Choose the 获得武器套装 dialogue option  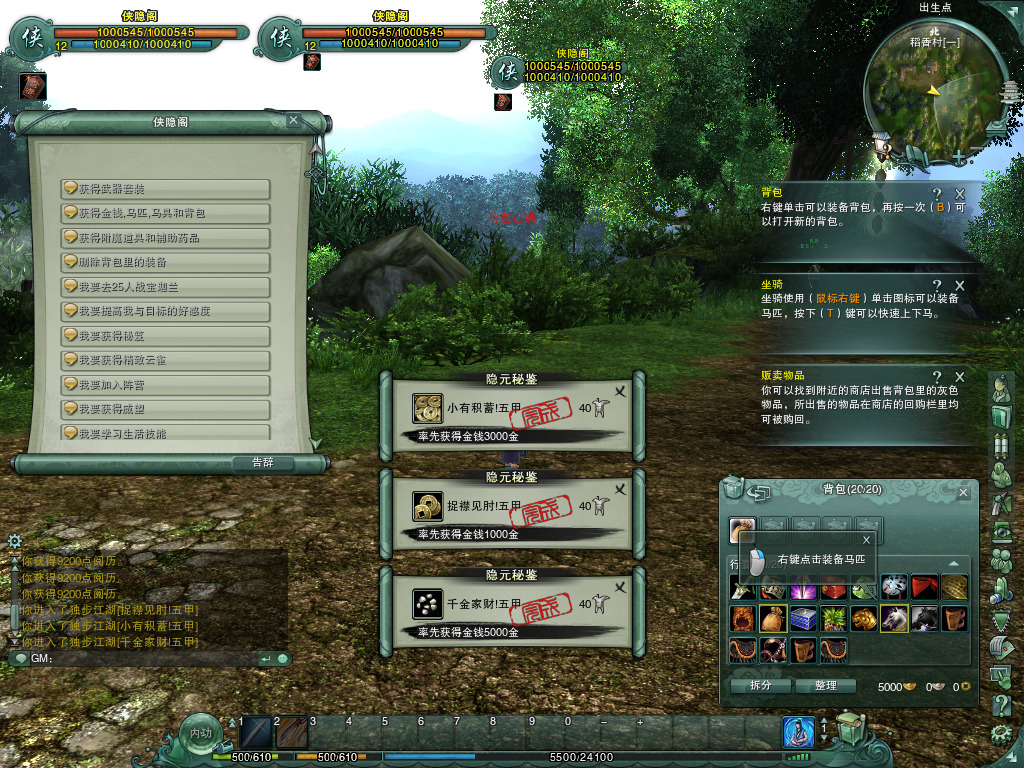(x=166, y=189)
